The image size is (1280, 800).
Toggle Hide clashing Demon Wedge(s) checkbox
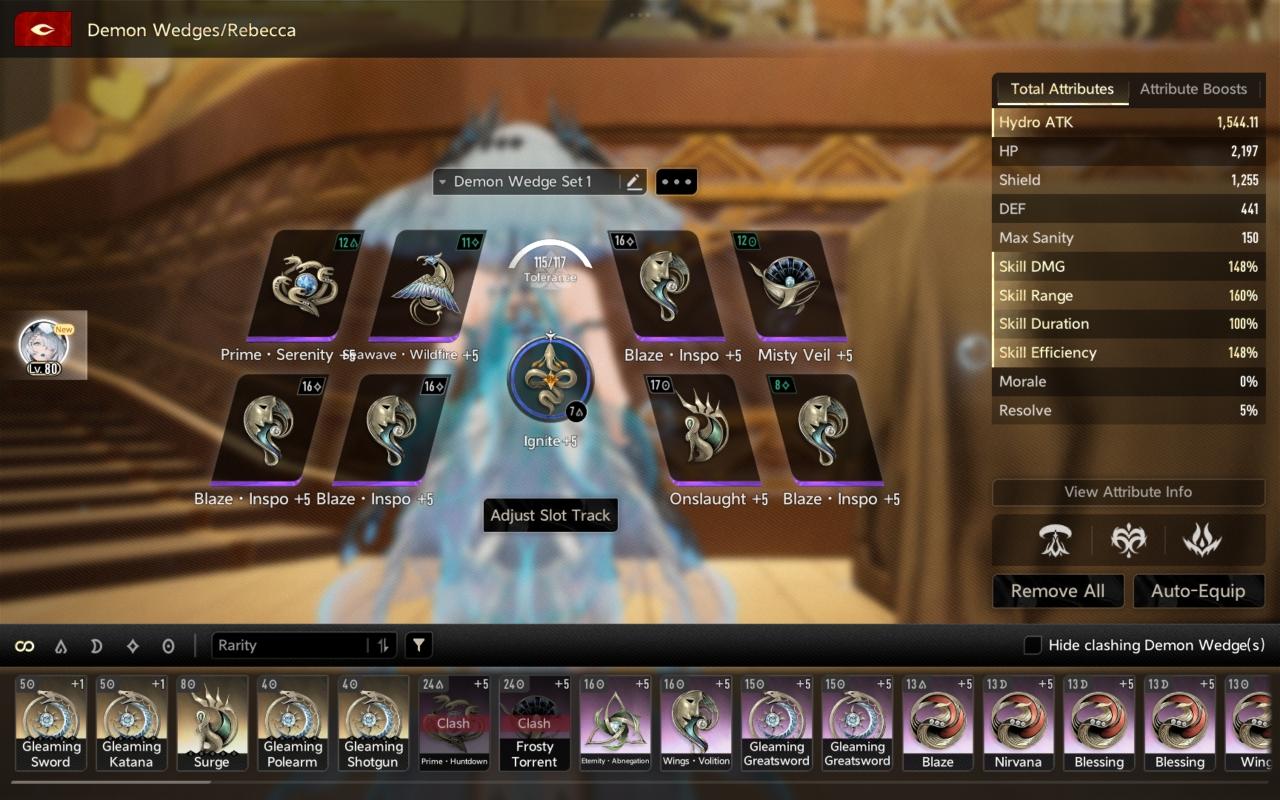point(1033,646)
